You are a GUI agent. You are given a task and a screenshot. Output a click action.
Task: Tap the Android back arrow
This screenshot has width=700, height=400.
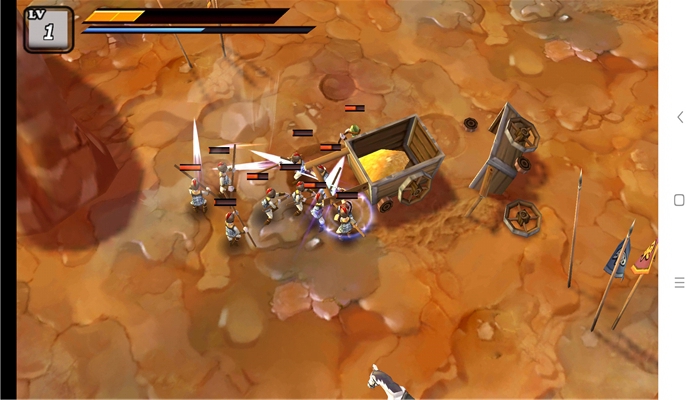click(x=680, y=118)
